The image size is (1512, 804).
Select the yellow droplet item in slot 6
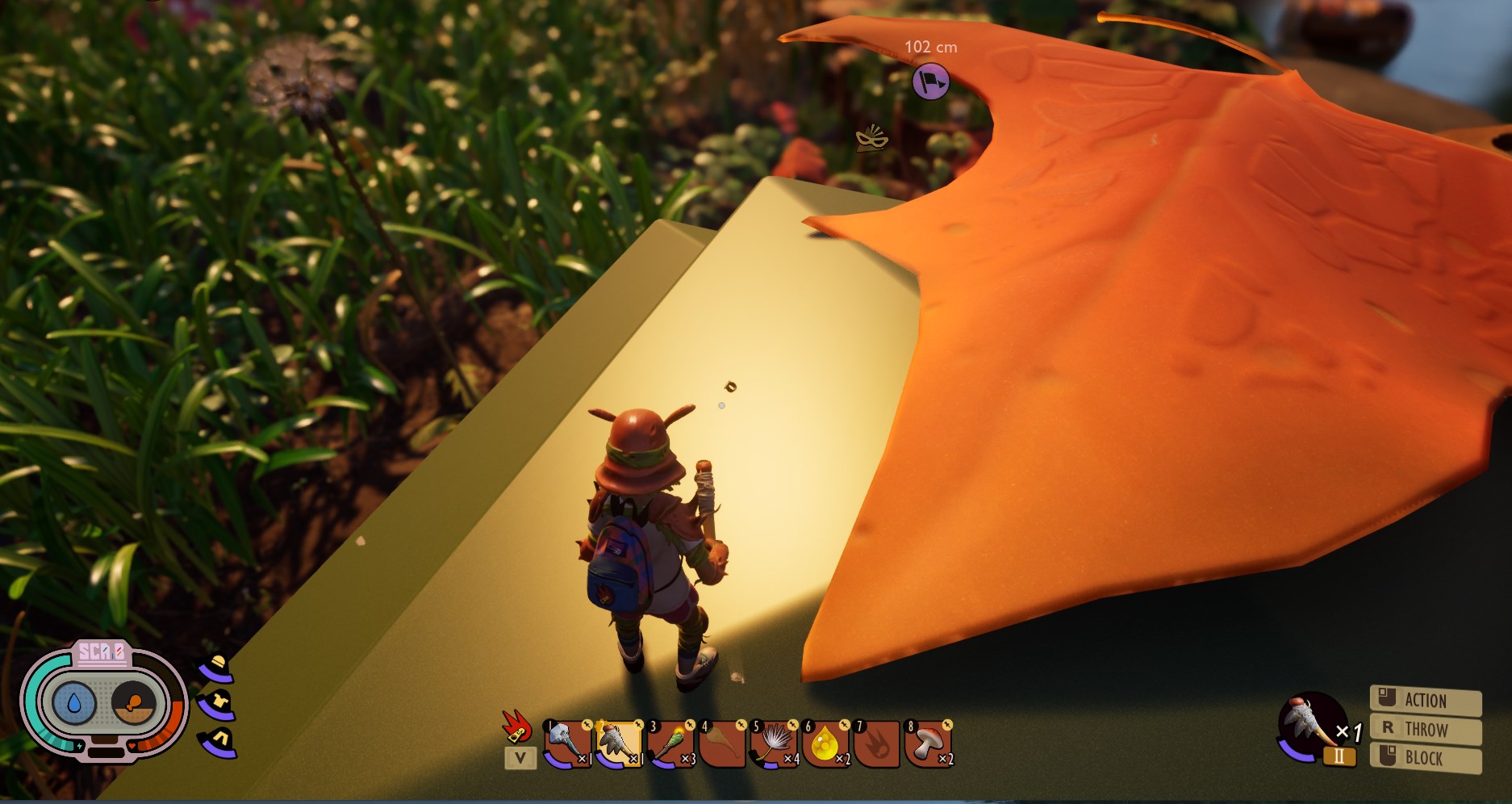pyautogui.click(x=825, y=743)
